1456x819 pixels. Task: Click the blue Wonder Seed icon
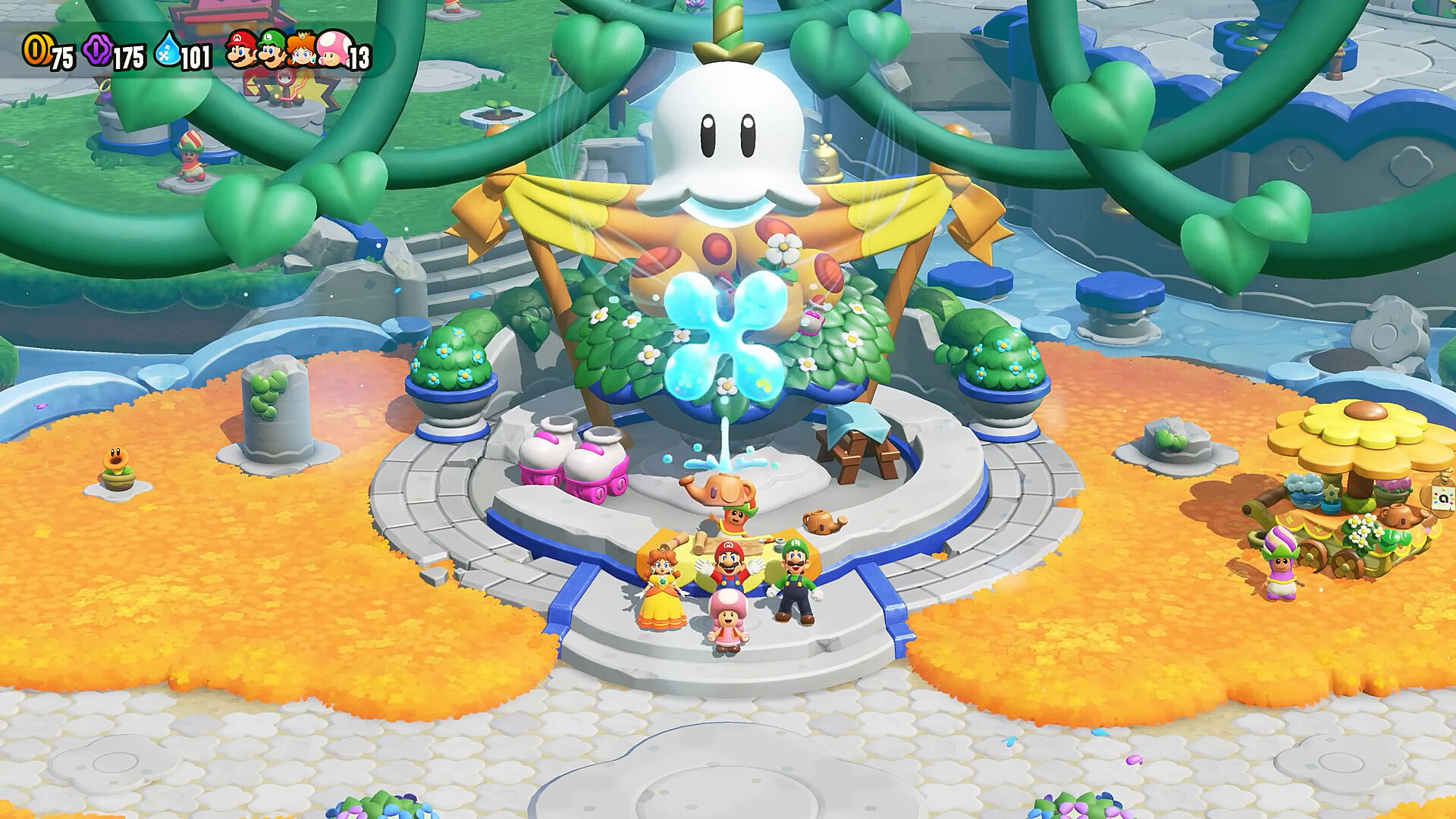pyautogui.click(x=168, y=52)
